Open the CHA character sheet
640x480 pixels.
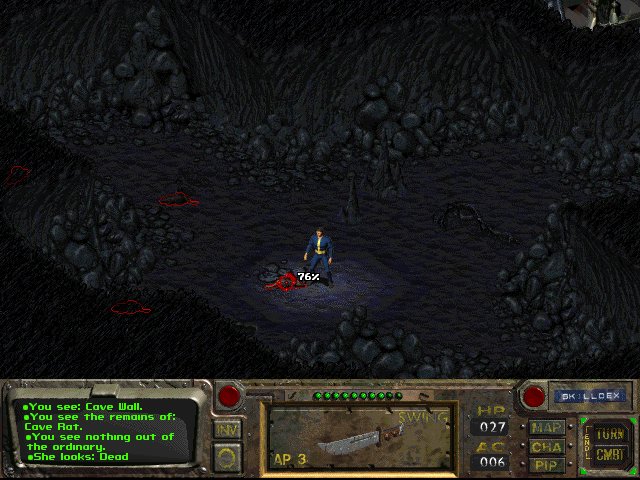point(547,446)
